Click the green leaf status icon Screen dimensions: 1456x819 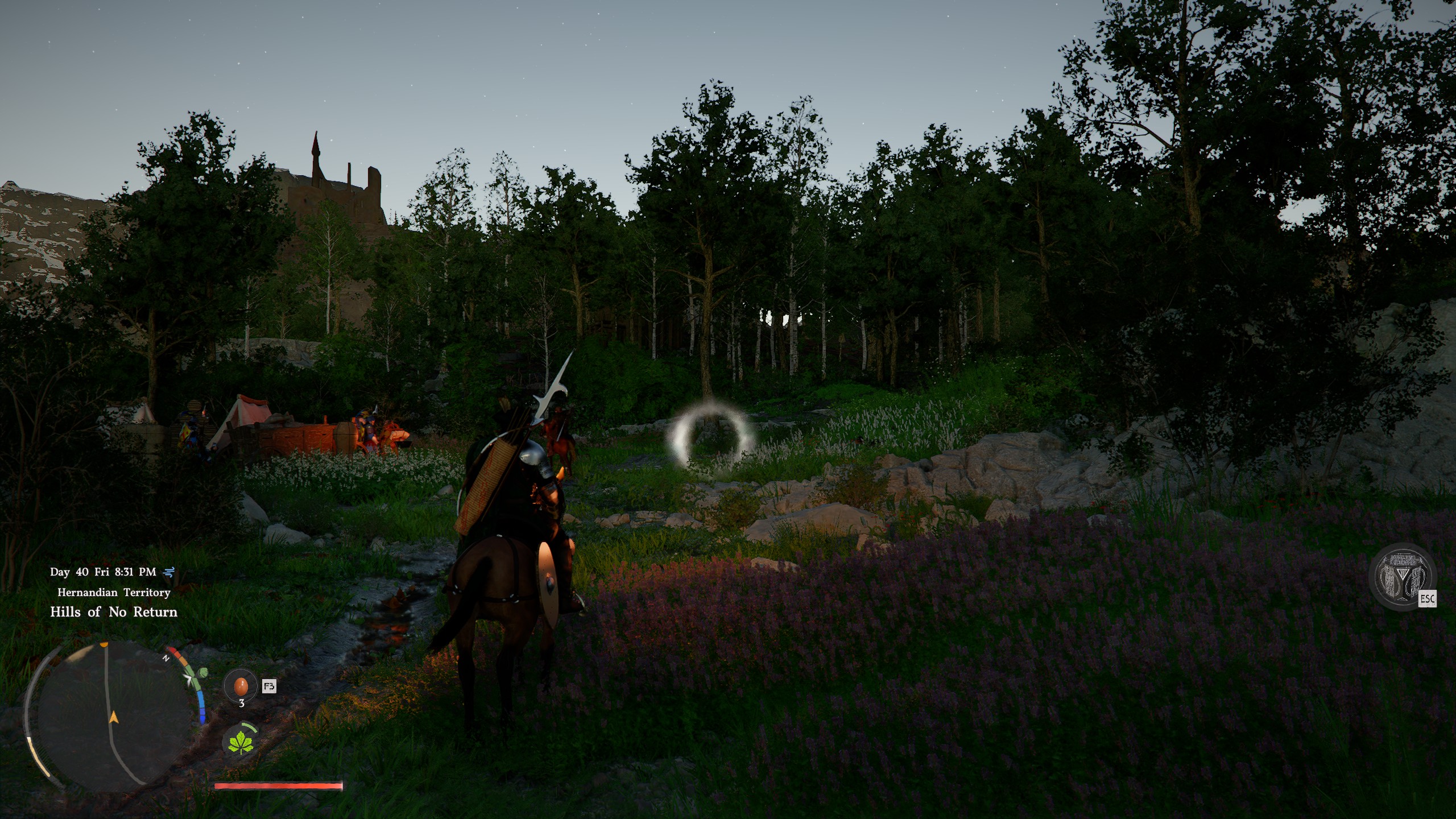[241, 742]
